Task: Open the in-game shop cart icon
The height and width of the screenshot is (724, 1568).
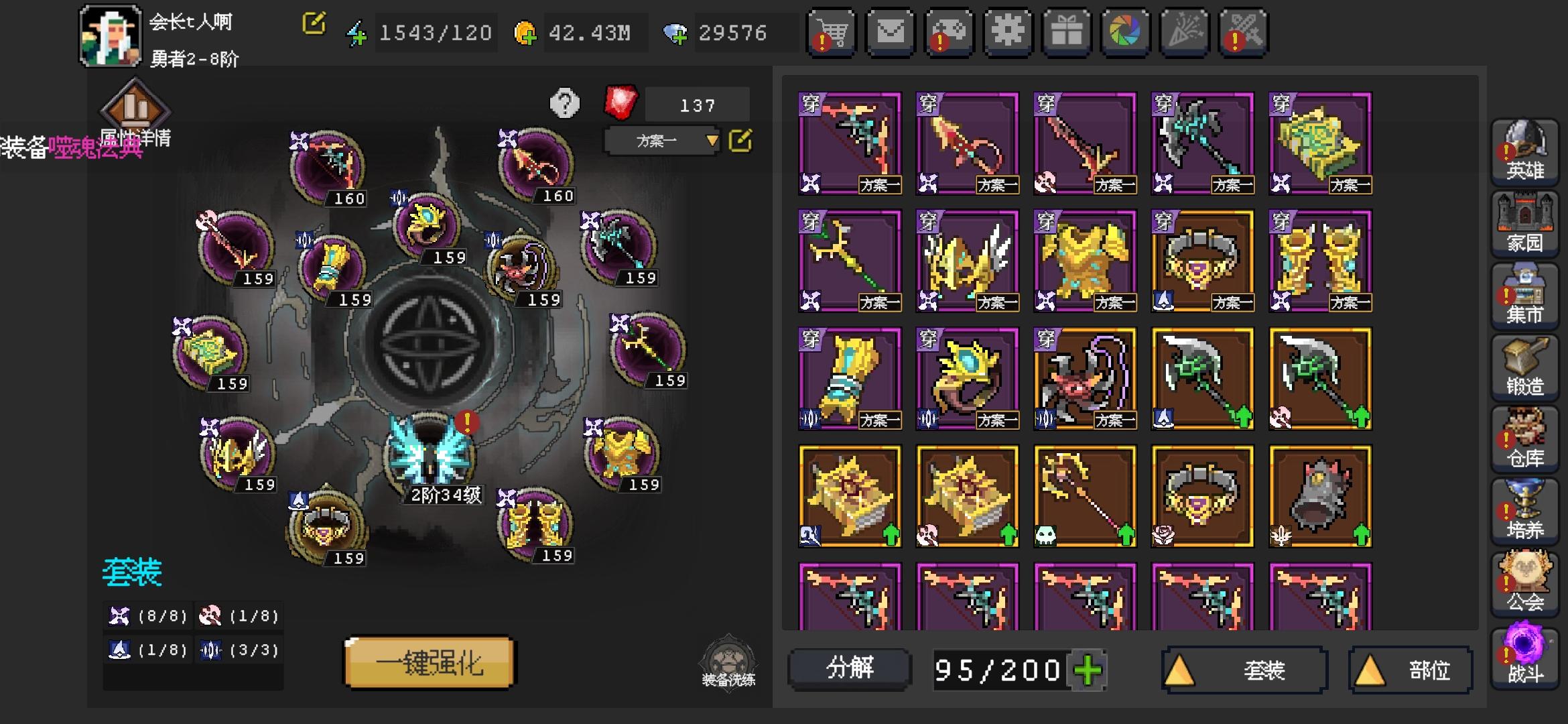Action: [x=831, y=32]
